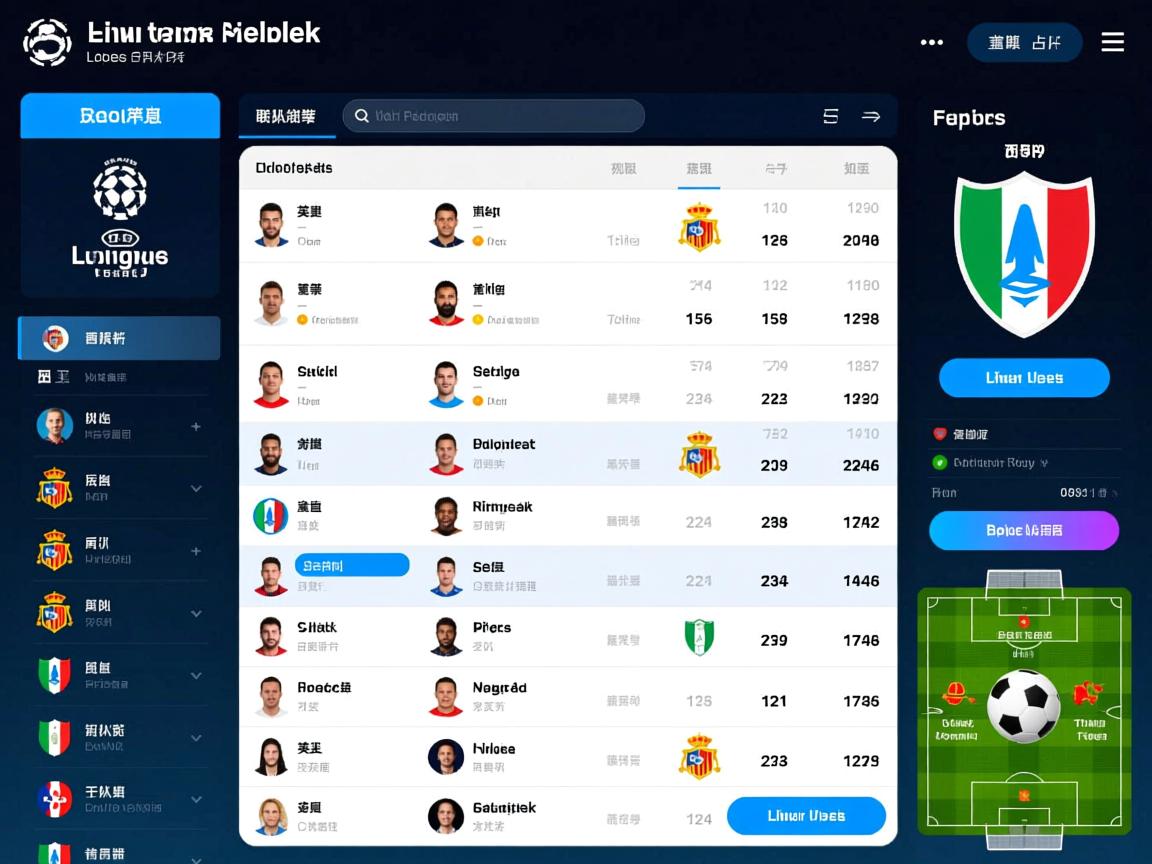Activate the gradient purple-blue button

[1024, 531]
